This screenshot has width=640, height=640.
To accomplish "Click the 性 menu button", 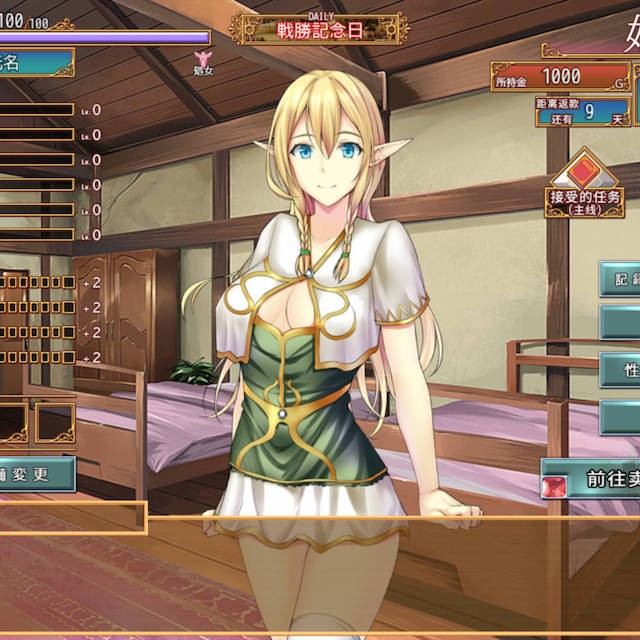I will [x=621, y=369].
